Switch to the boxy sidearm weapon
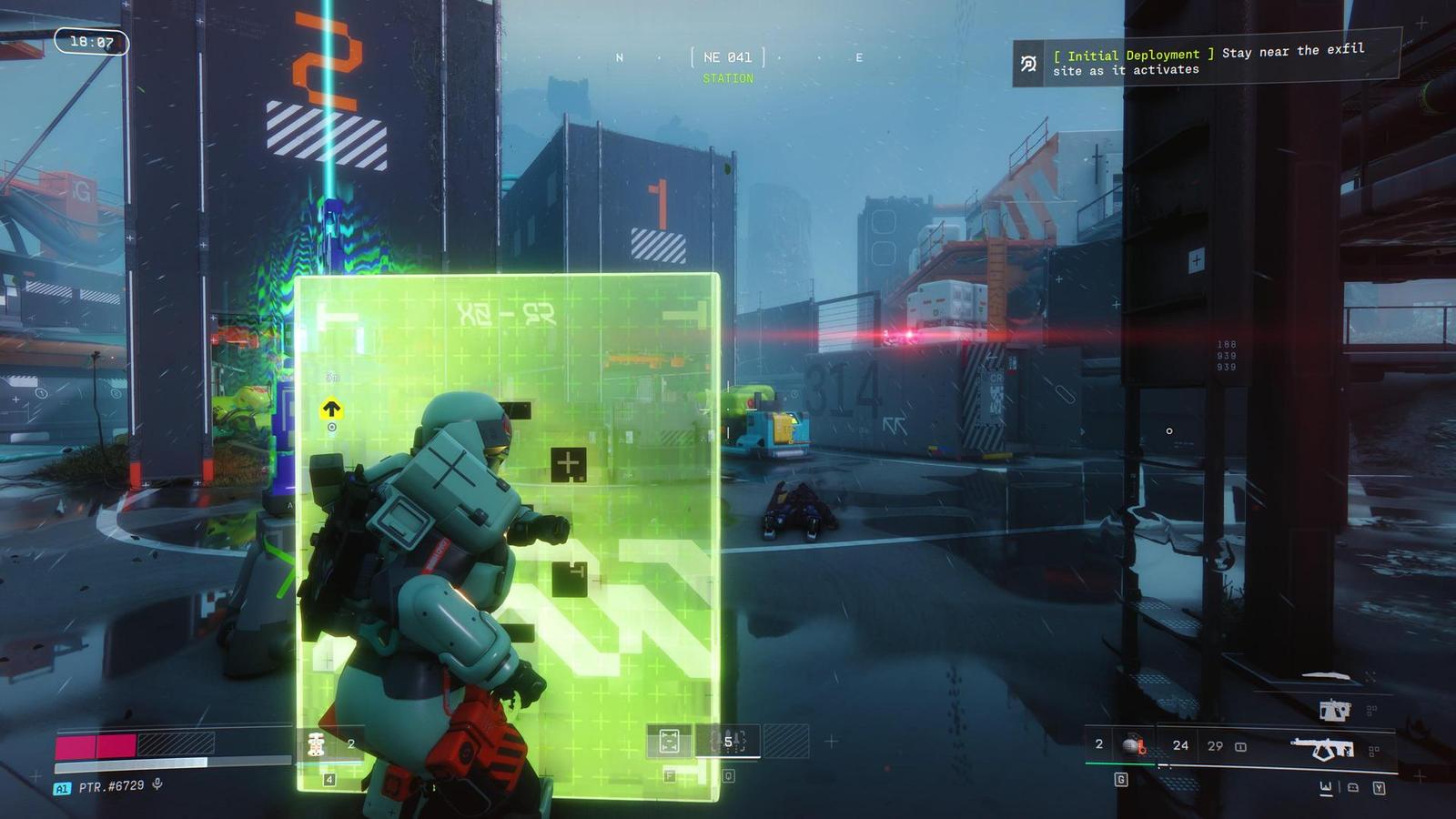 1334,710
